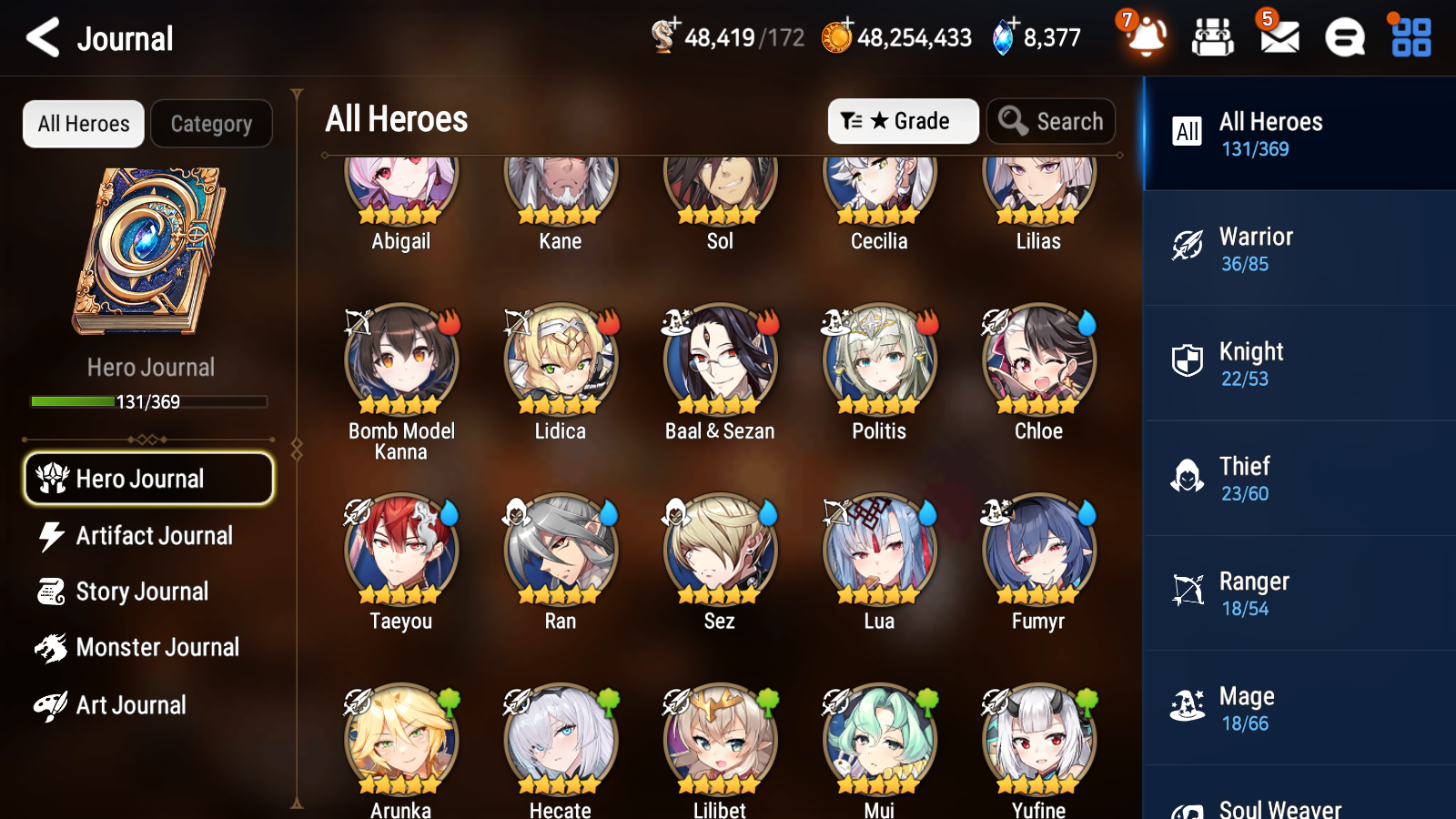Switch to the All Heroes filter tab
The image size is (1456, 819).
coord(83,124)
